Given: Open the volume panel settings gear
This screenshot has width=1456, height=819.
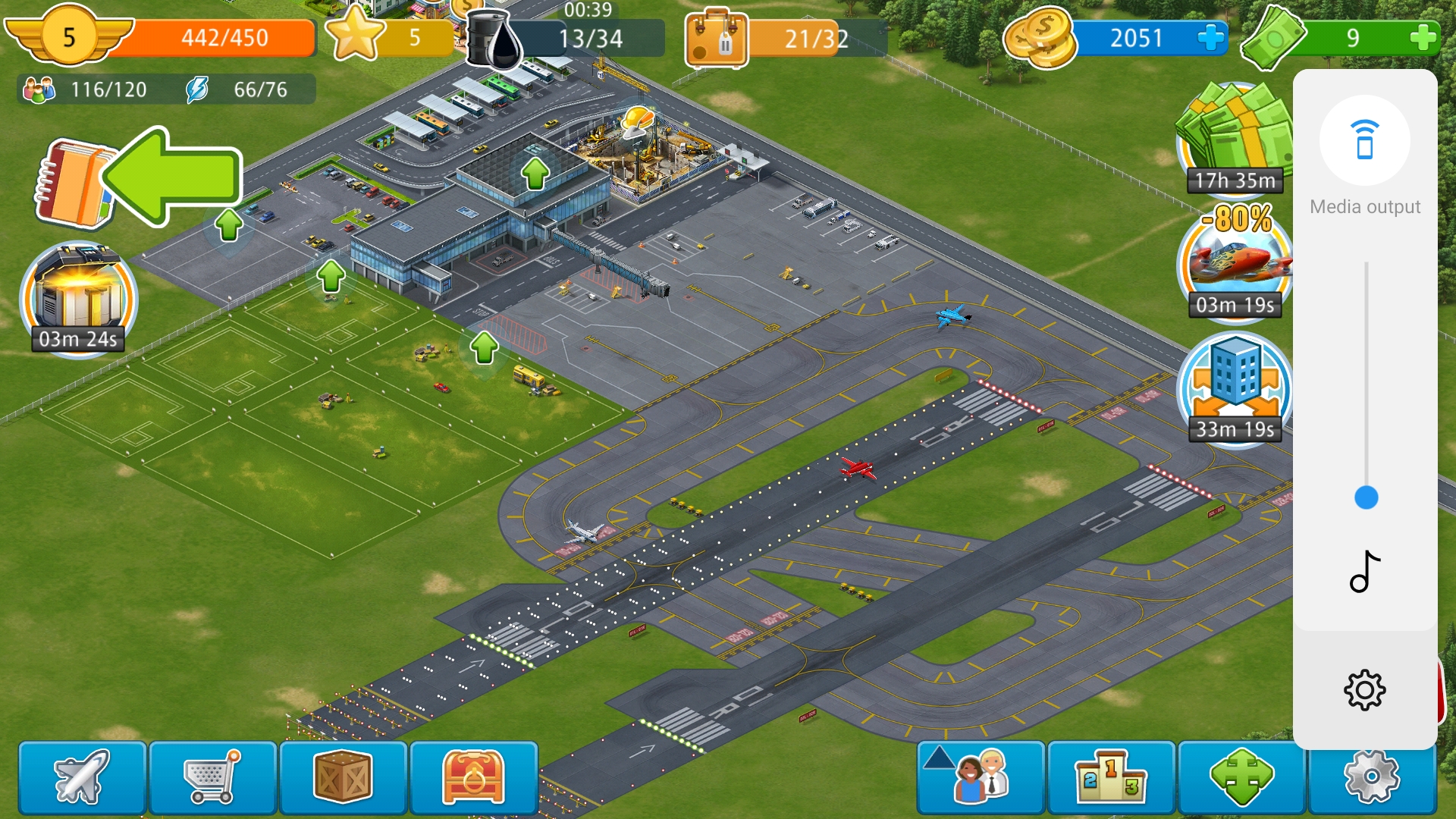Looking at the screenshot, I should click(1364, 690).
